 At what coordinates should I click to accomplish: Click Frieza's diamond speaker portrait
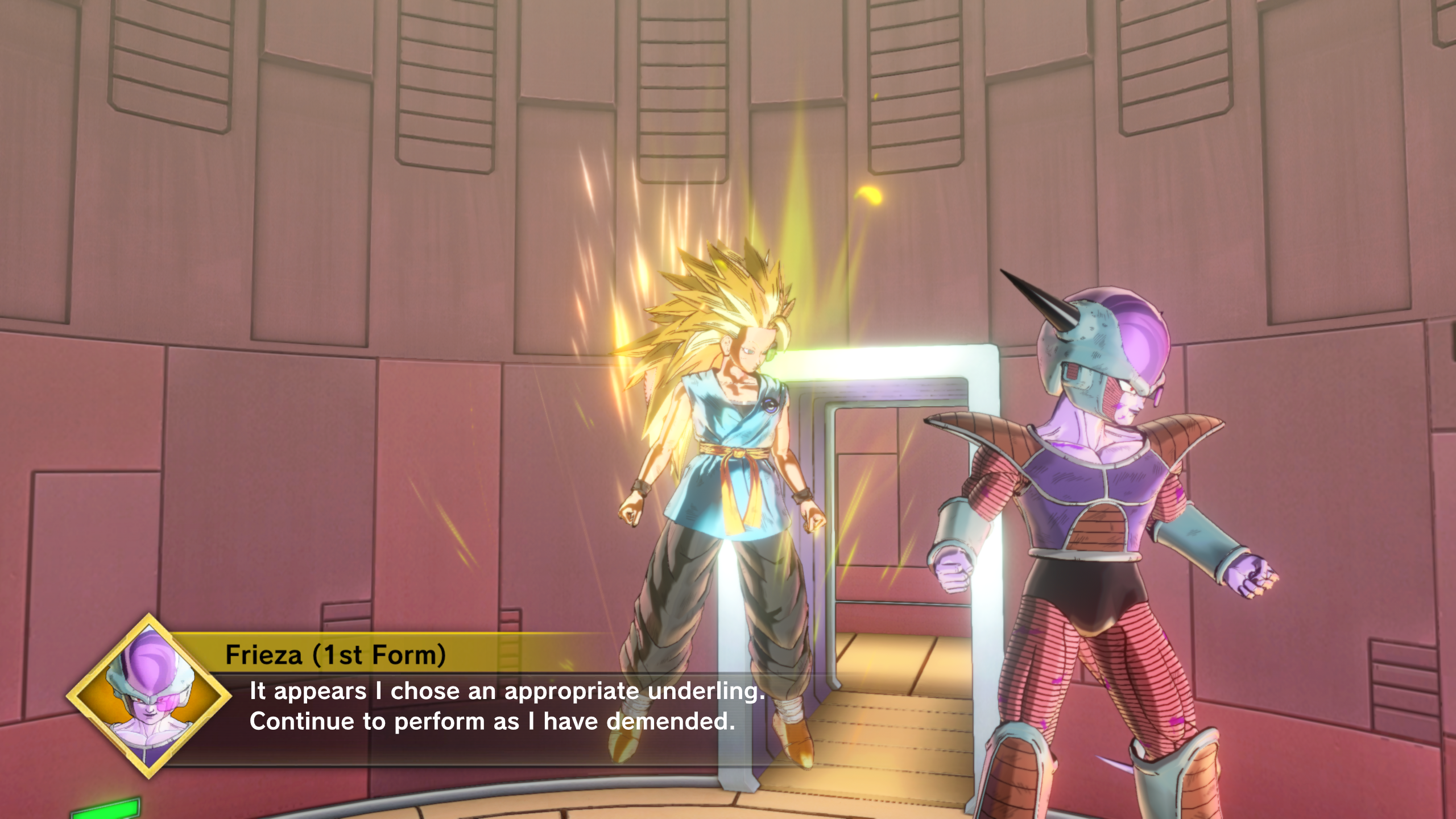149,696
